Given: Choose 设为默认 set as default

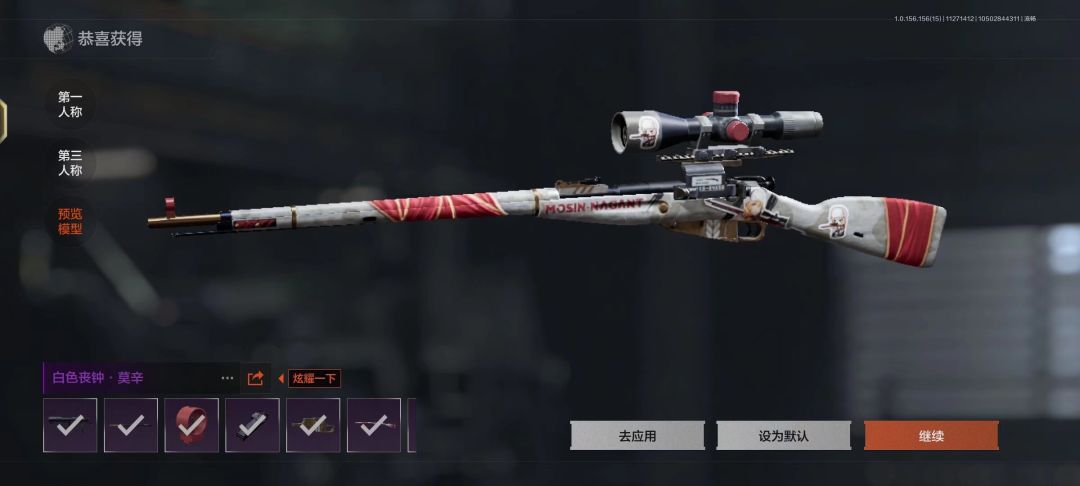Looking at the screenshot, I should pos(783,436).
